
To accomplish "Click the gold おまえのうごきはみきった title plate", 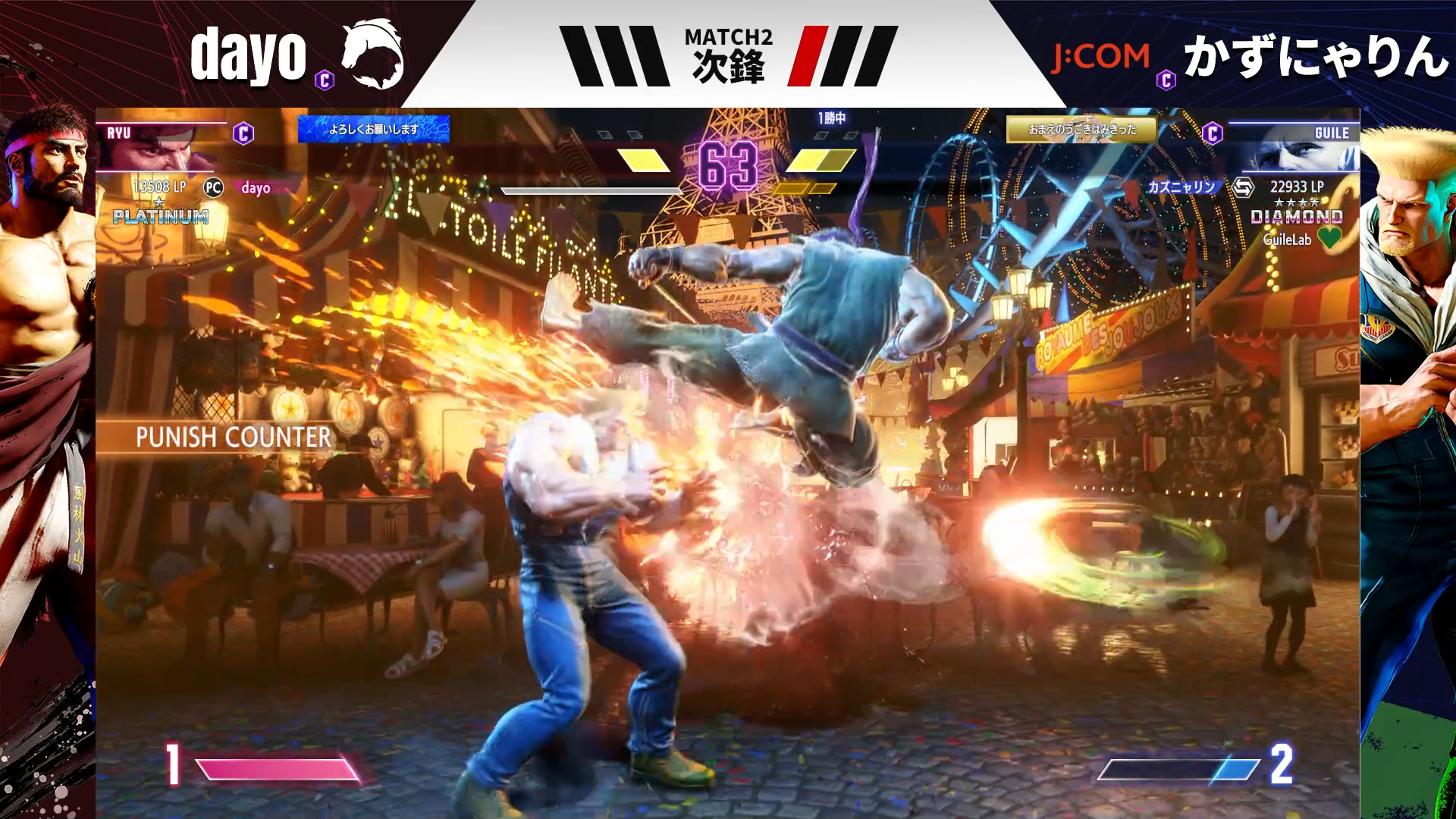I will pyautogui.click(x=1081, y=129).
